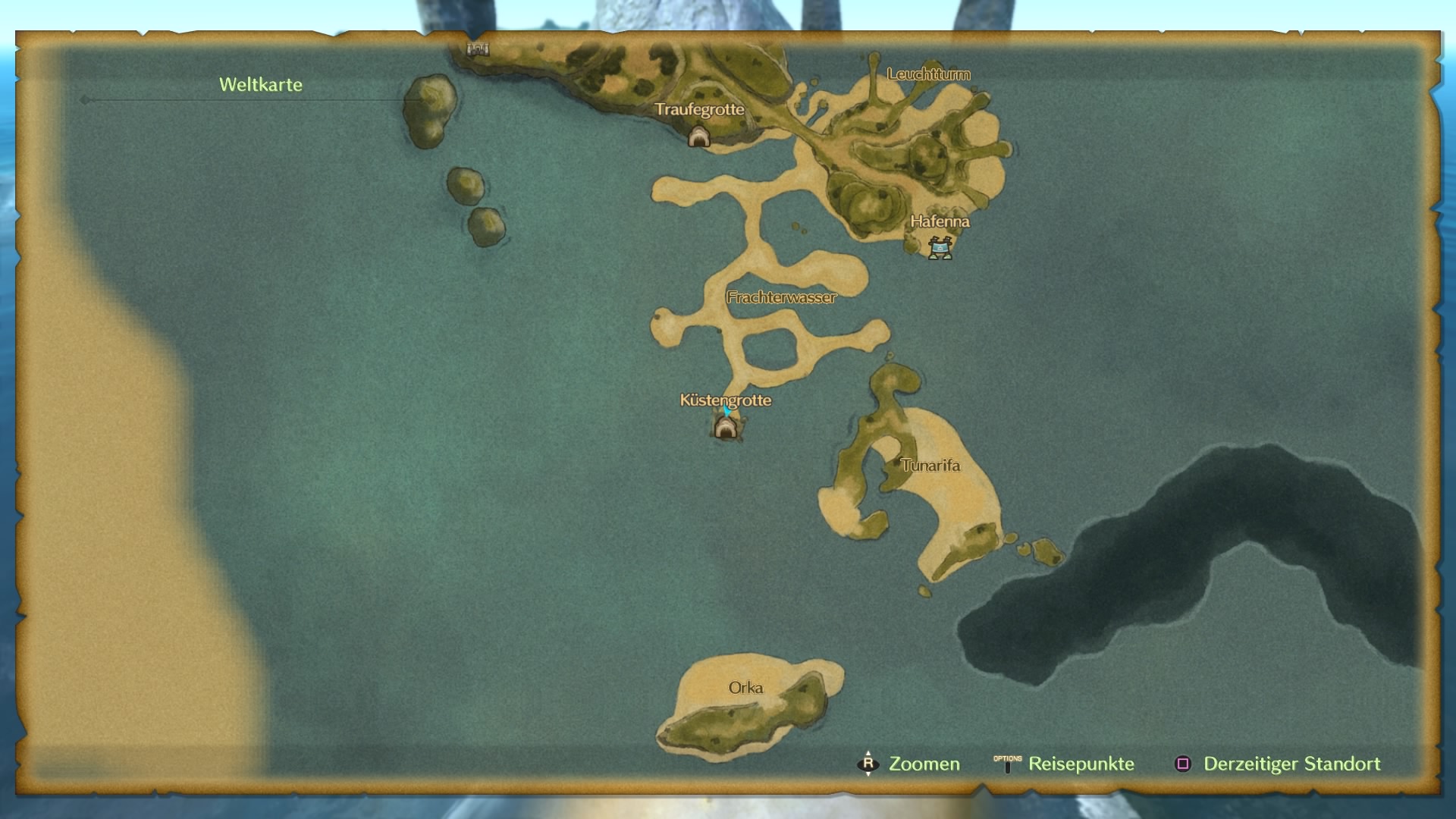1456x819 pixels.
Task: Select the Tunarifa island label
Action: click(930, 466)
